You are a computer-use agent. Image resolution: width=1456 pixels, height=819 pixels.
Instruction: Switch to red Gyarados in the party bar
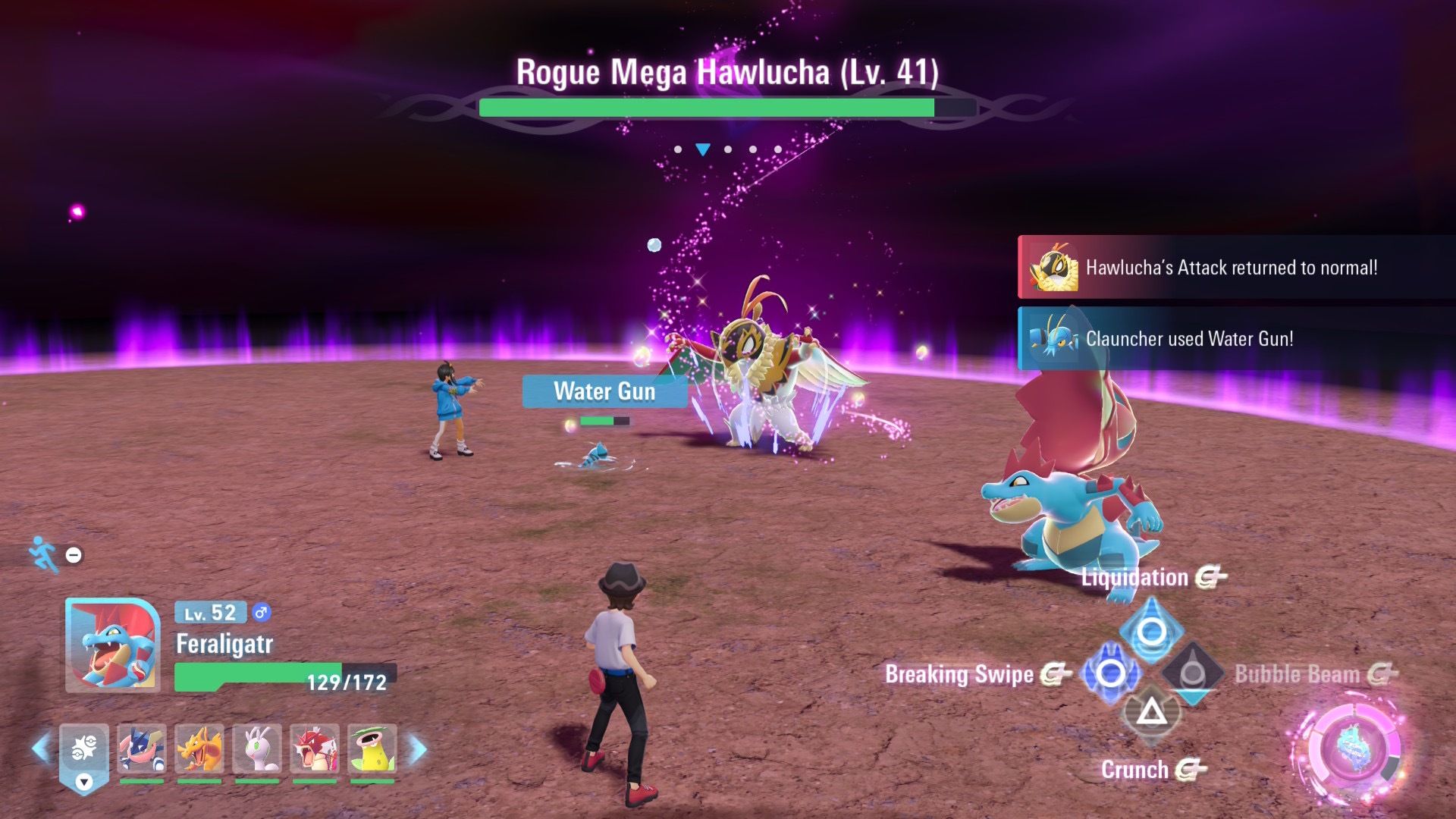coord(315,748)
